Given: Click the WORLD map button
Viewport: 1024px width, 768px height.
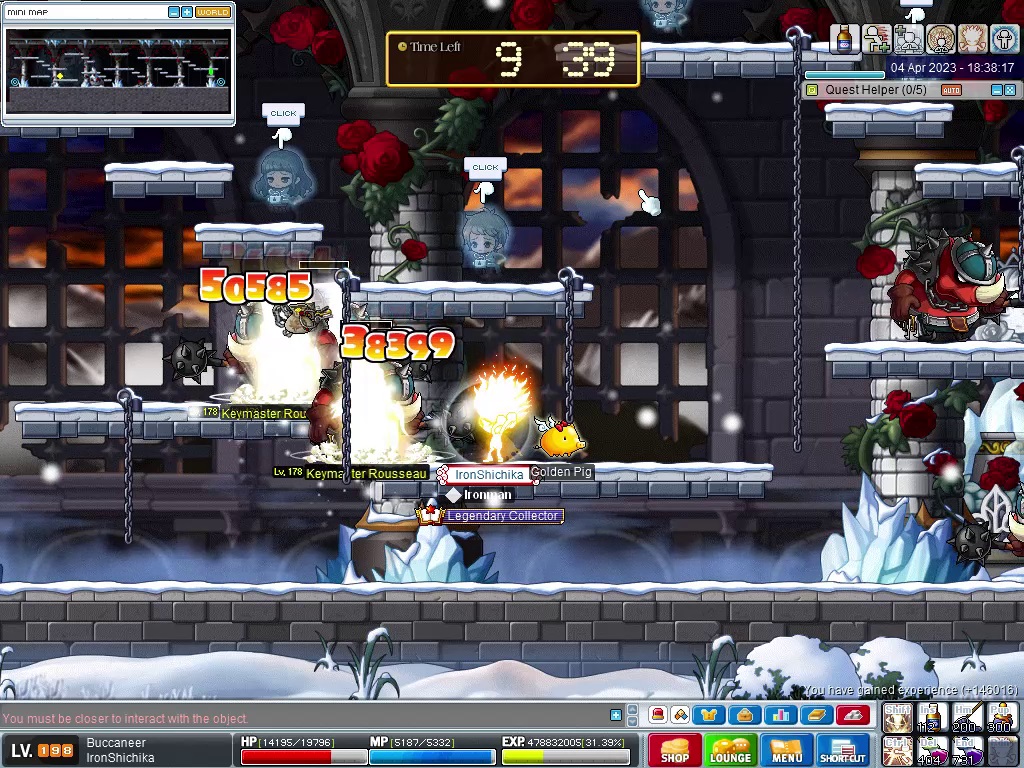Looking at the screenshot, I should 212,12.
